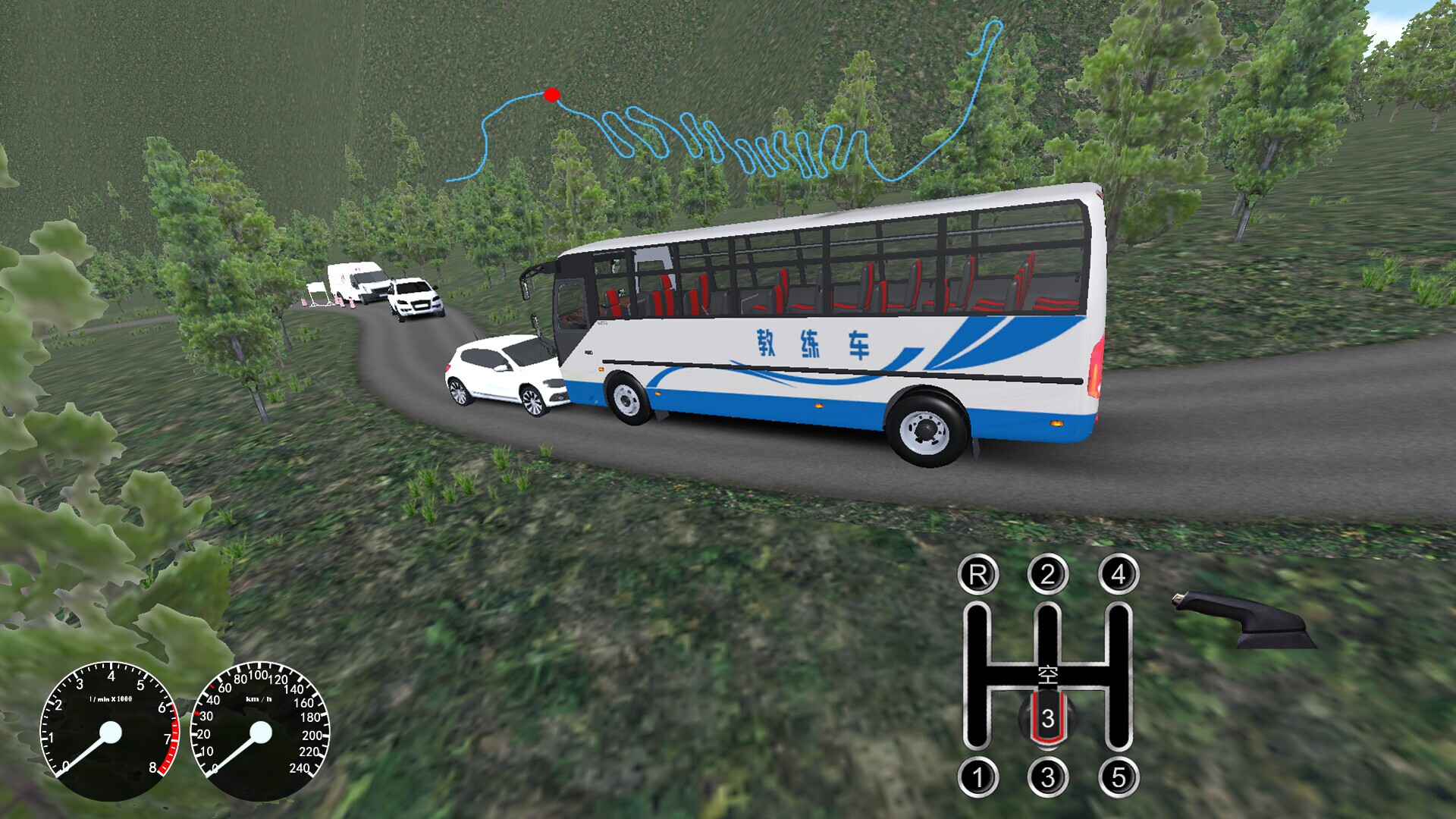Select gear 4 on the shifter
Screen dimensions: 1456x819
[x=1118, y=575]
